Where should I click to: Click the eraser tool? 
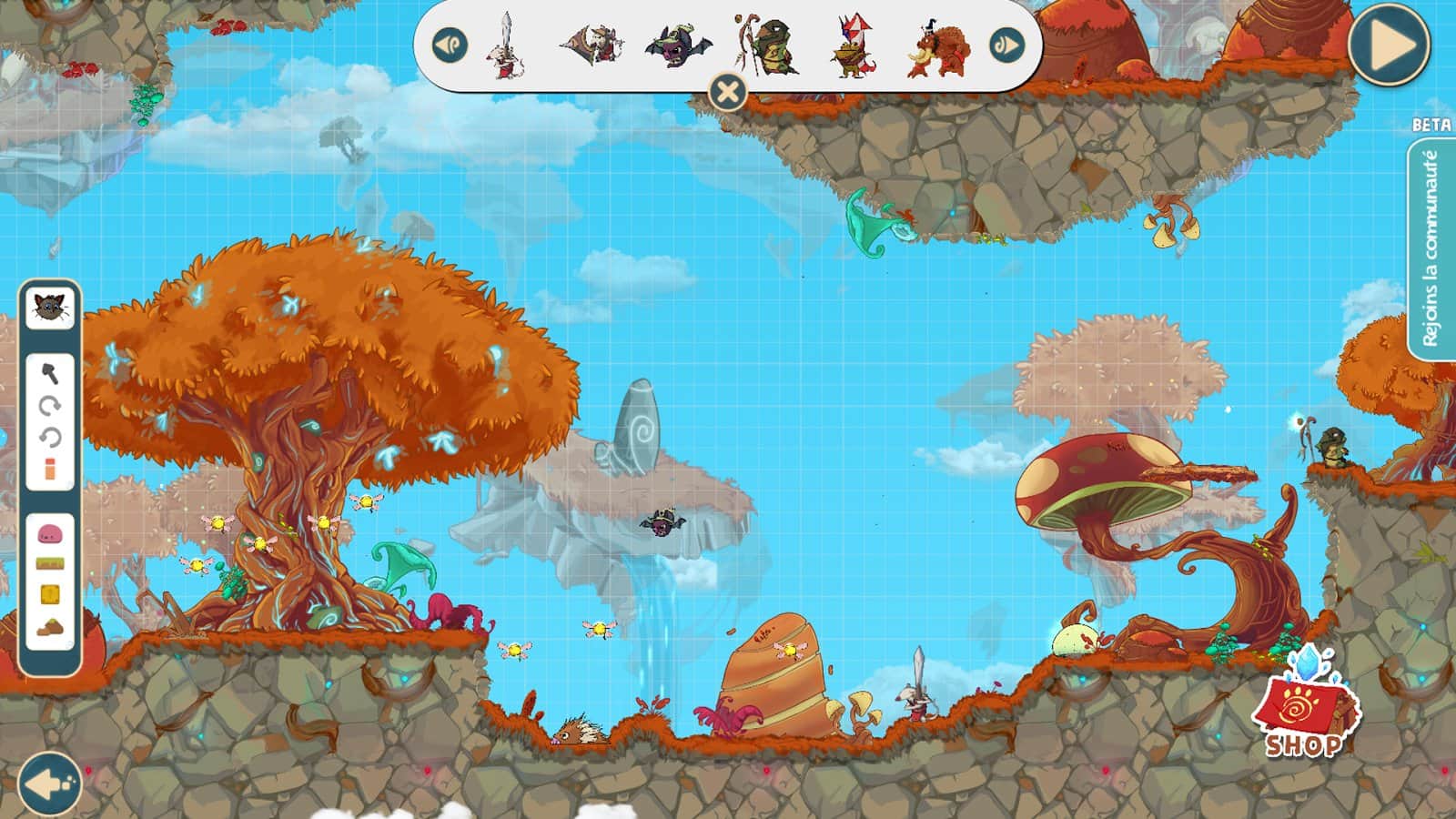pyautogui.click(x=50, y=470)
